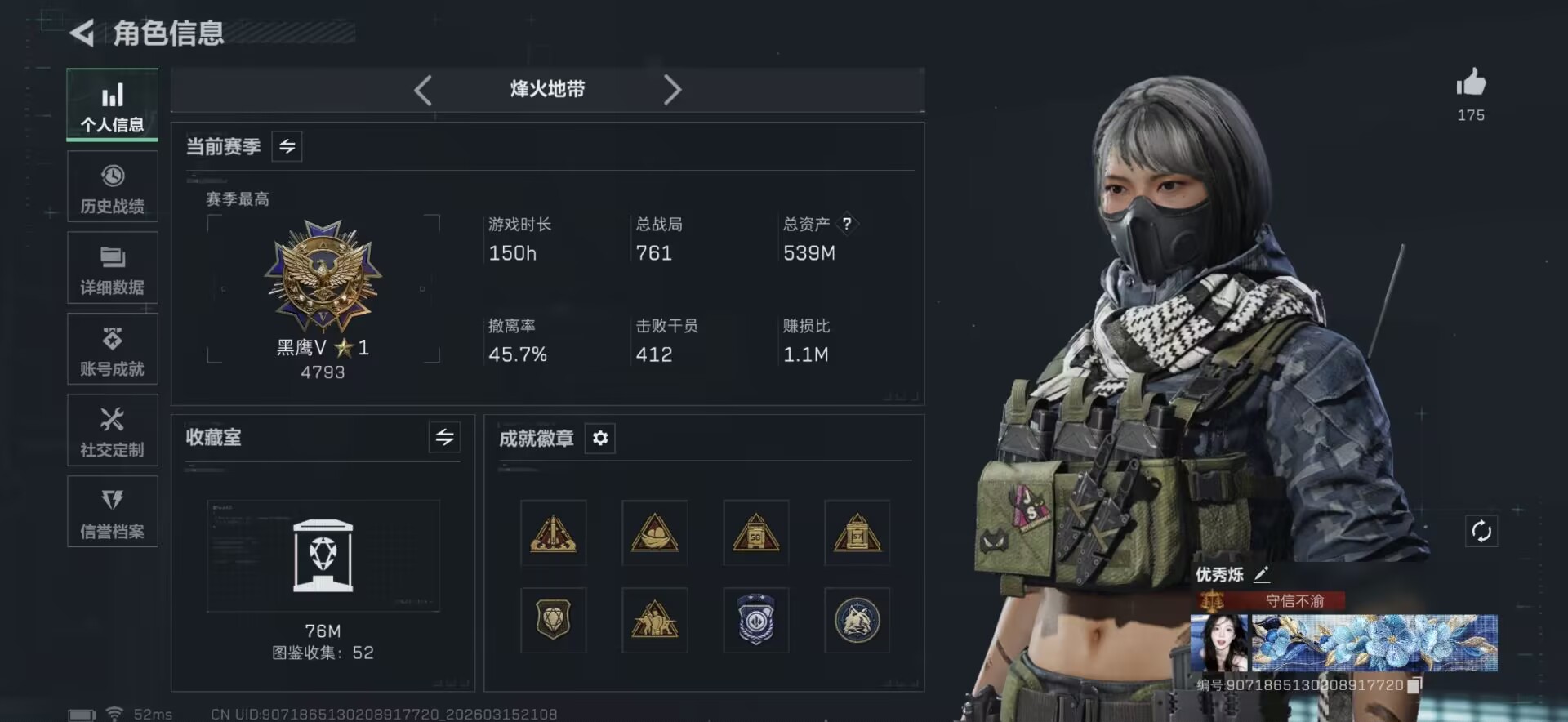Open the 总资产 question mark tooltip
Viewport: 1568px width, 722px height.
pos(846,222)
